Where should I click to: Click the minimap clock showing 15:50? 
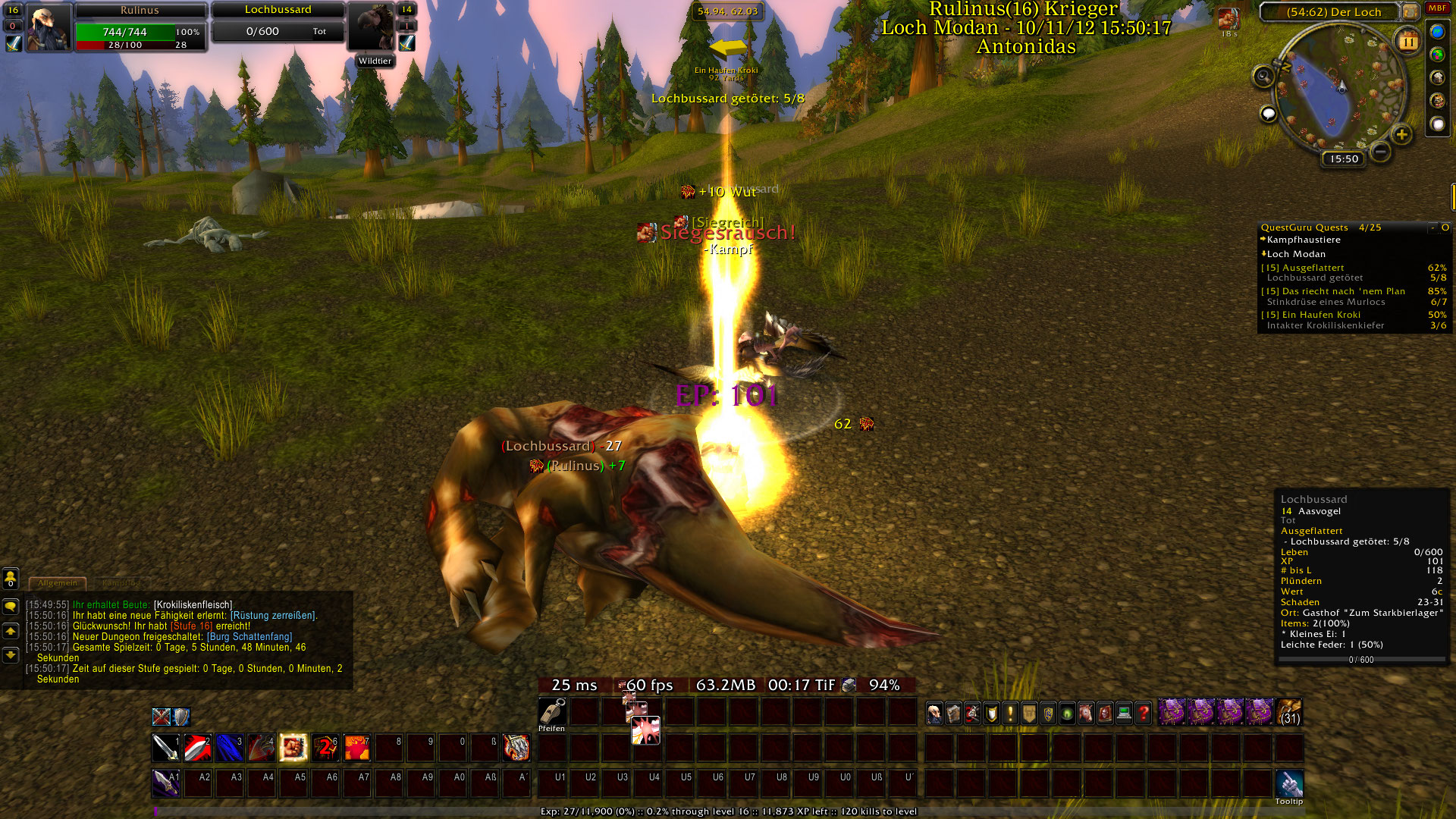(x=1344, y=159)
